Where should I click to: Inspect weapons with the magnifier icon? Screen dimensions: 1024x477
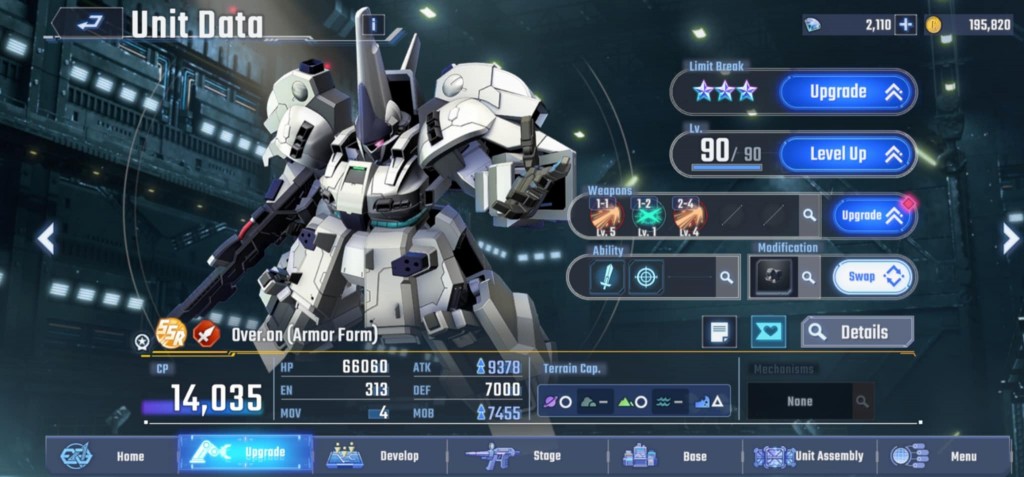[807, 215]
